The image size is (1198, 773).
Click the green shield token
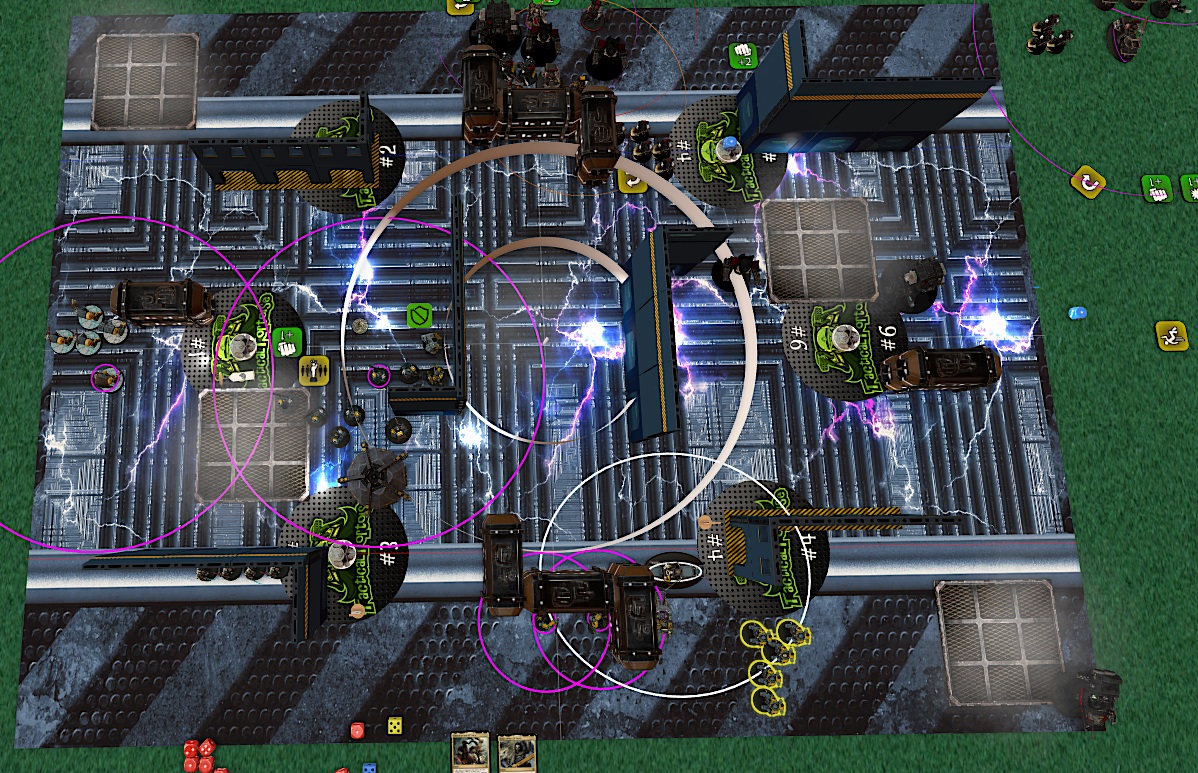click(x=419, y=317)
